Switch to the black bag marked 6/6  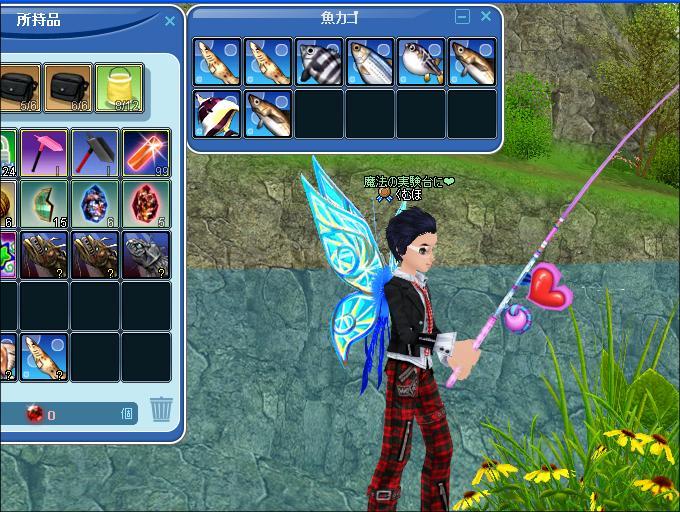click(68, 88)
